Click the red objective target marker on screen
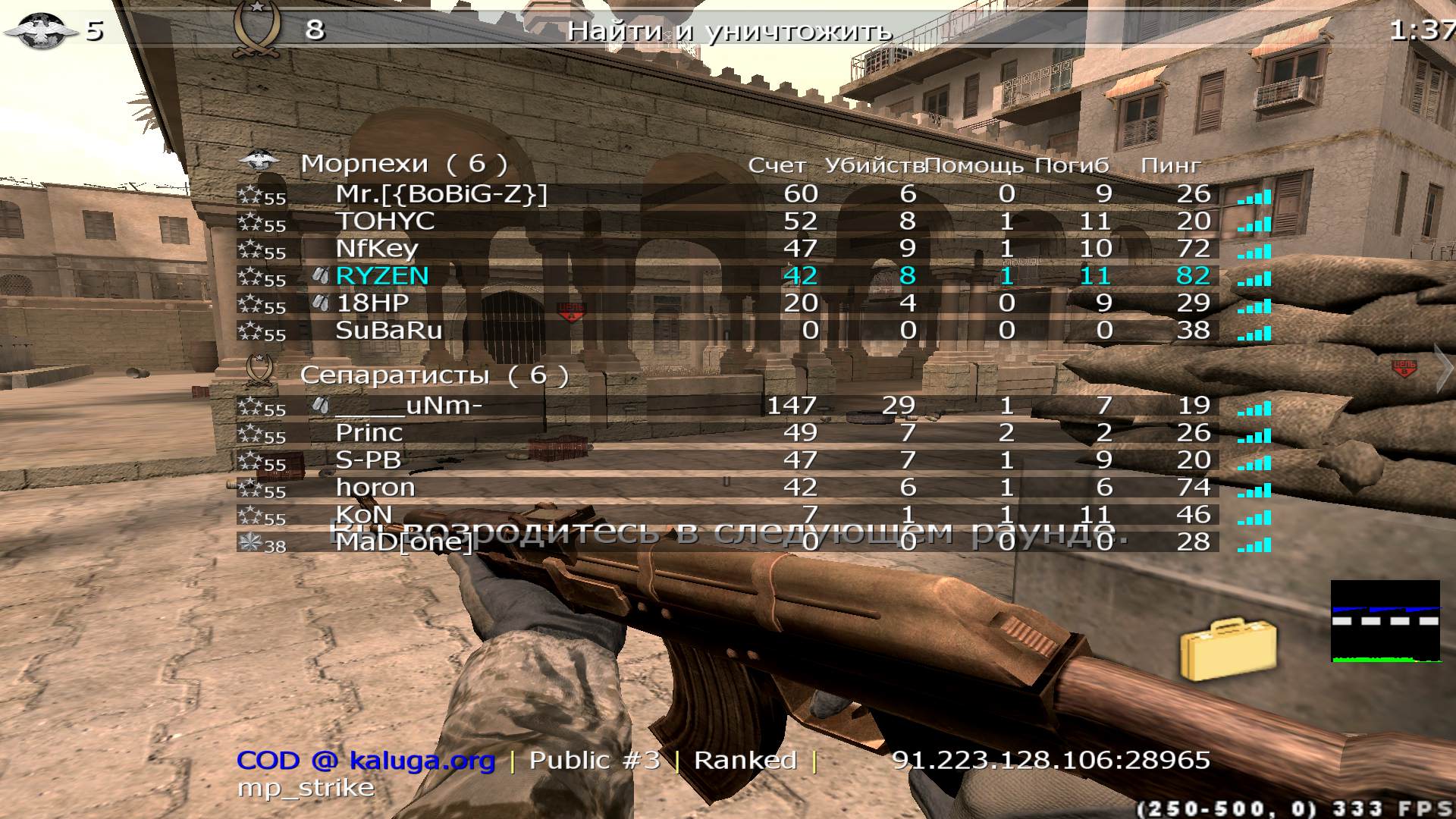Viewport: 1456px width, 819px height. click(x=572, y=309)
